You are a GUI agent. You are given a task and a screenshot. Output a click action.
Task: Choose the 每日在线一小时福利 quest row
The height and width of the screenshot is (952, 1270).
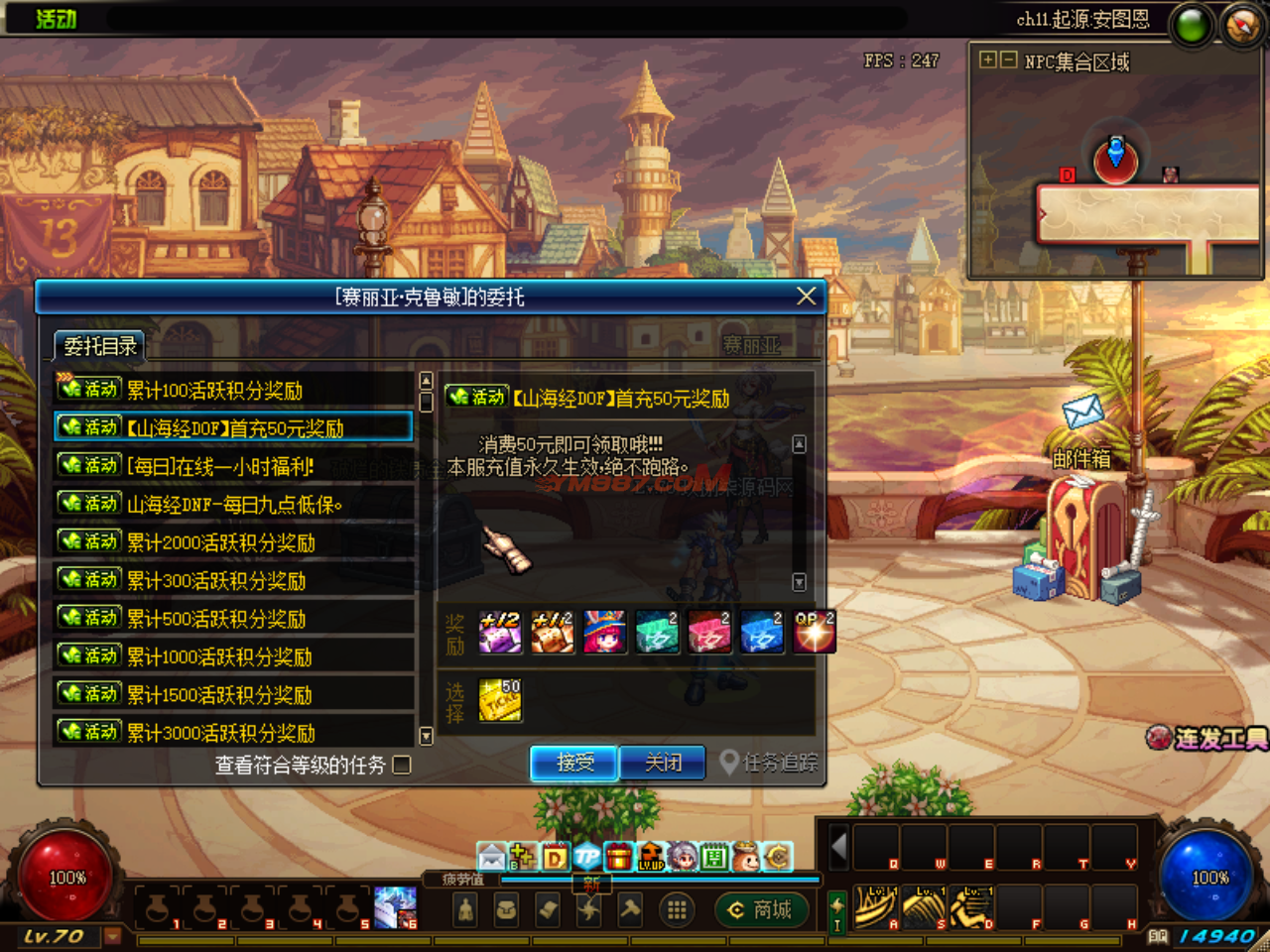[233, 466]
